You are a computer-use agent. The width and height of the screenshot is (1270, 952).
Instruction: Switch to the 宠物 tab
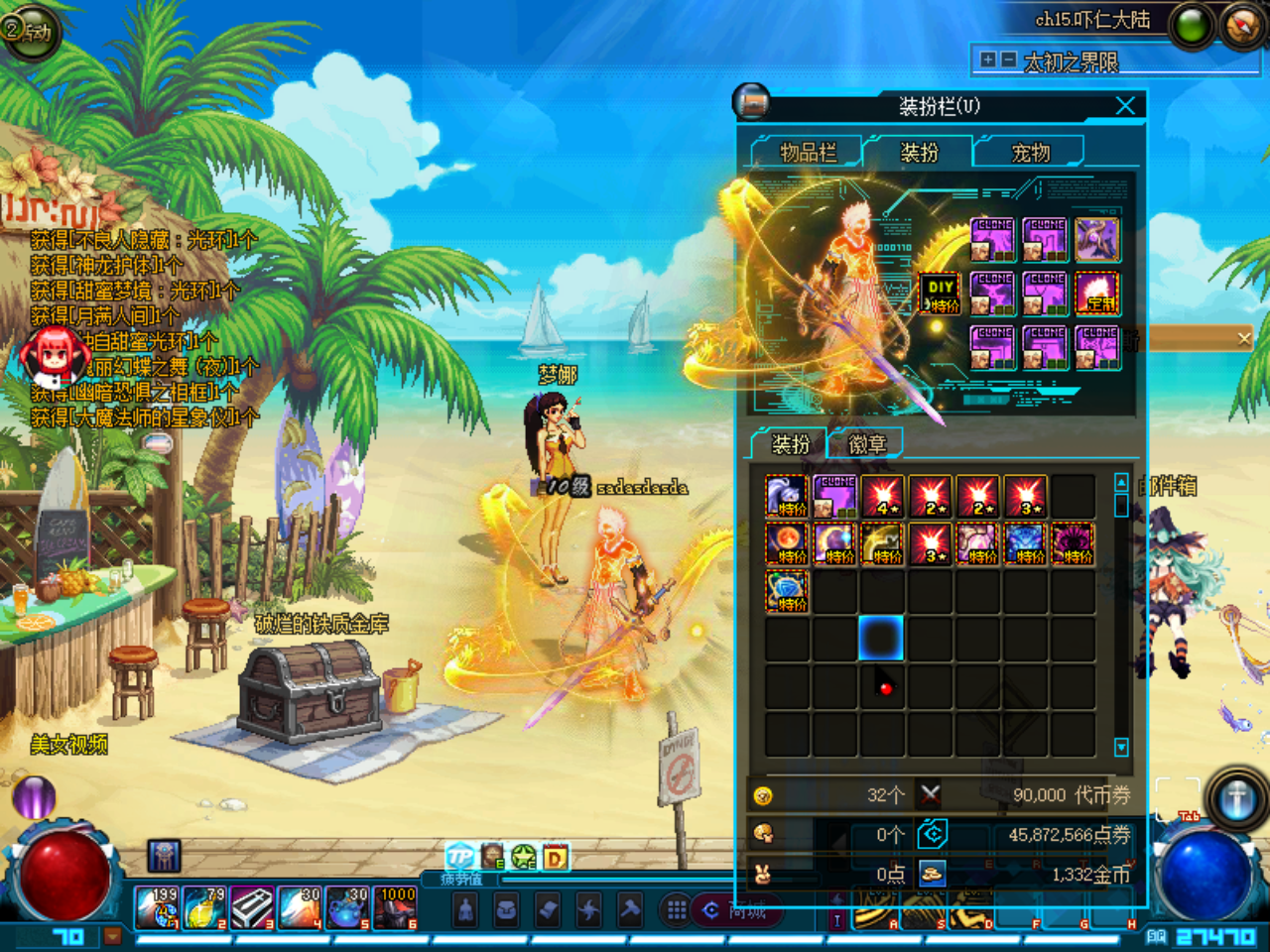click(x=1030, y=152)
